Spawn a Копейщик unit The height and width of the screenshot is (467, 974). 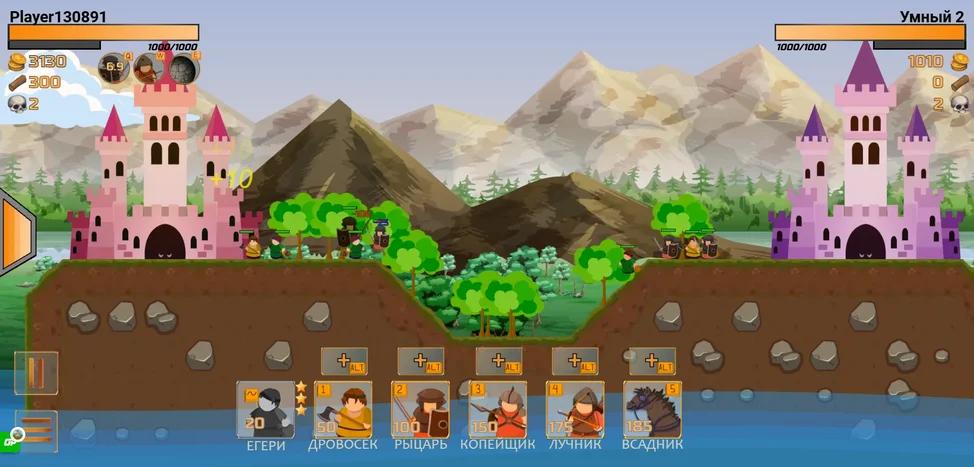[498, 410]
